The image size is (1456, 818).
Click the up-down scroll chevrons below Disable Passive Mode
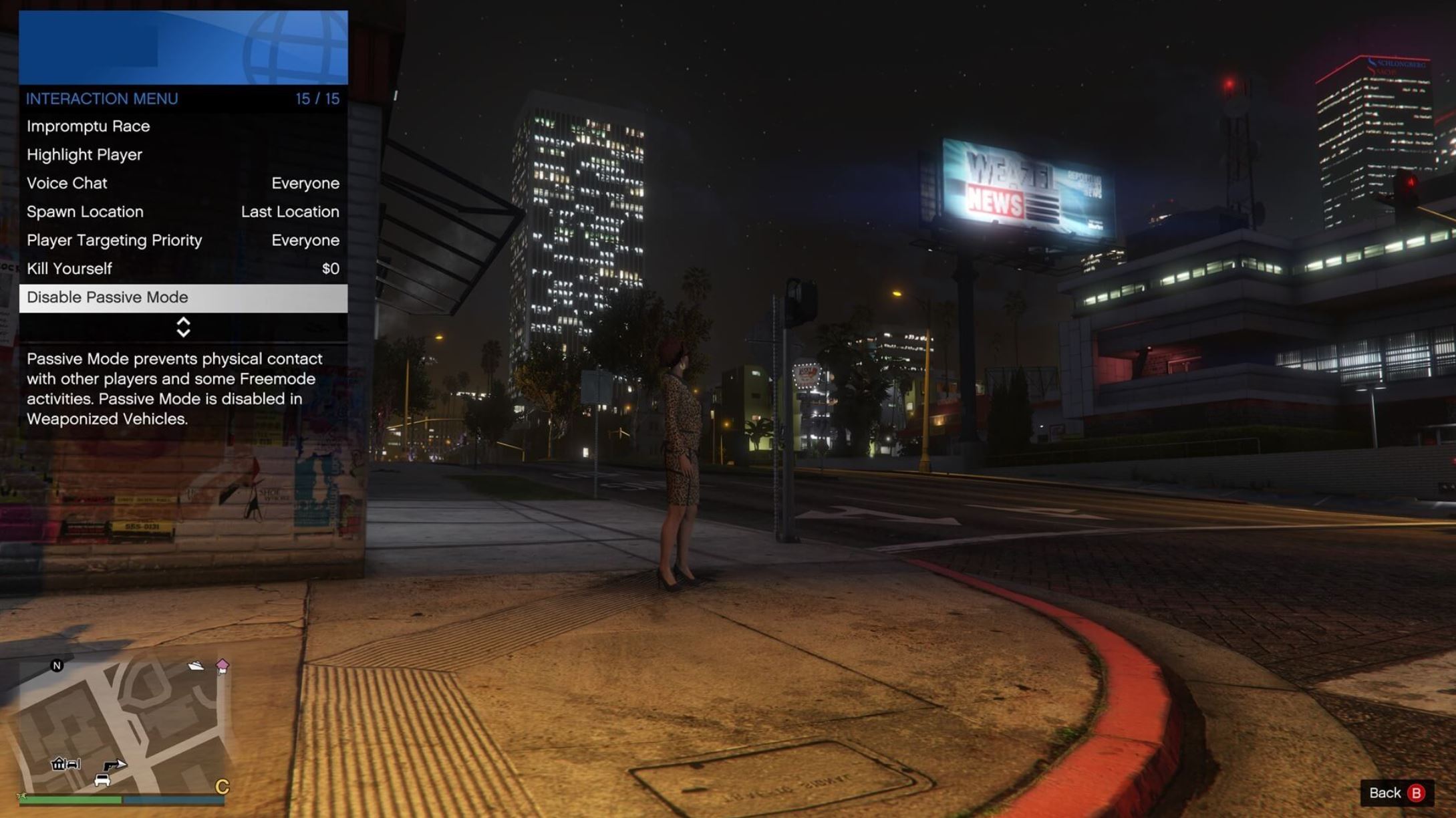182,327
